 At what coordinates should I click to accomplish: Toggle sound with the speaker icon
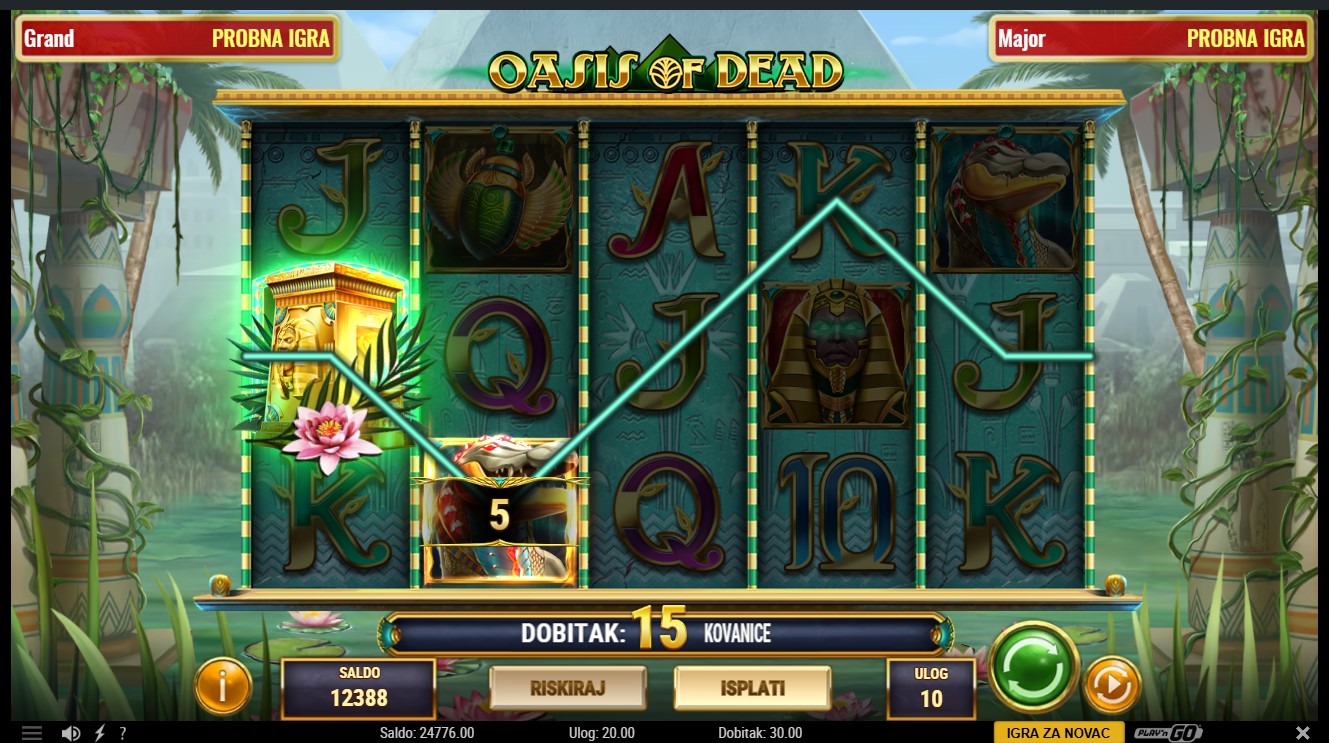tap(71, 733)
